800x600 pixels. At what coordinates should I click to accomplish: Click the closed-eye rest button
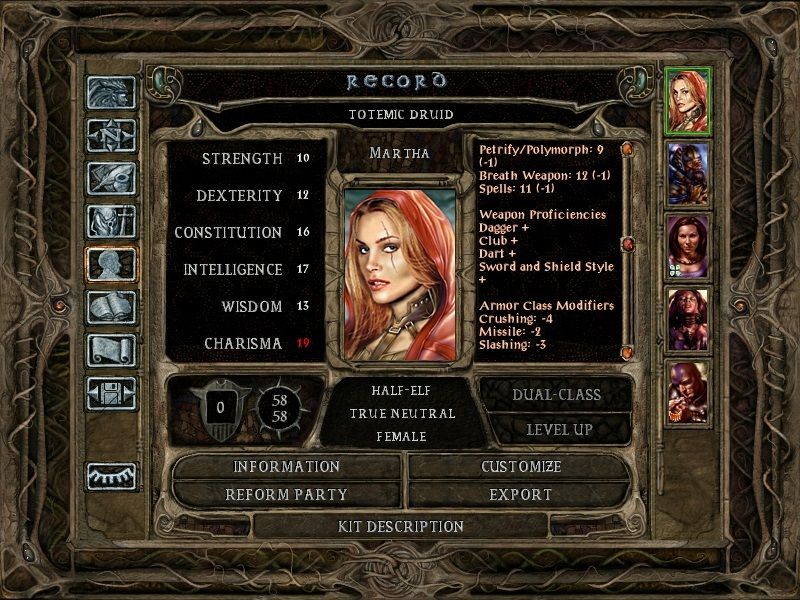[111, 476]
